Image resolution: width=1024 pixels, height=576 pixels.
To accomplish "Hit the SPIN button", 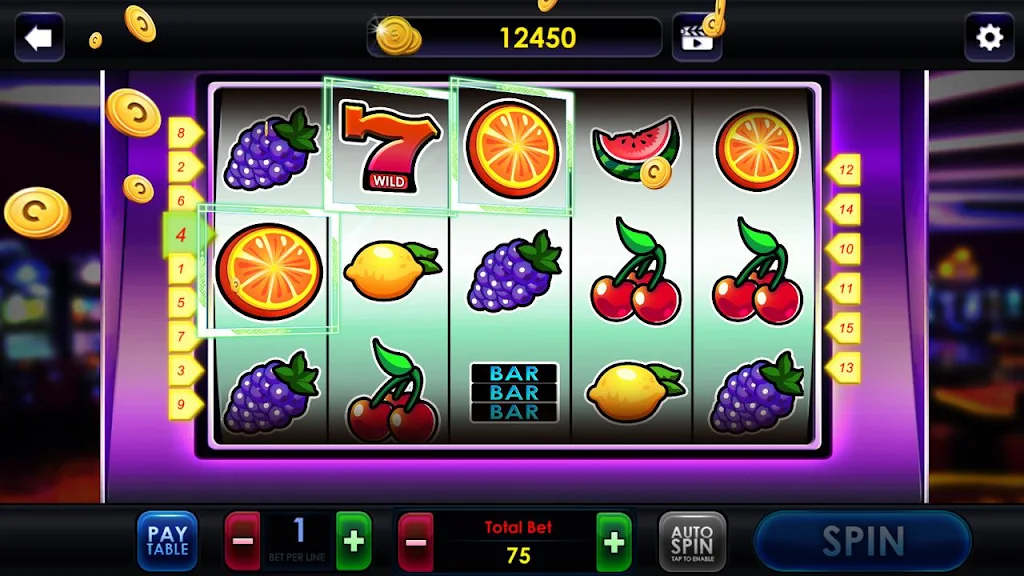I will tap(862, 541).
